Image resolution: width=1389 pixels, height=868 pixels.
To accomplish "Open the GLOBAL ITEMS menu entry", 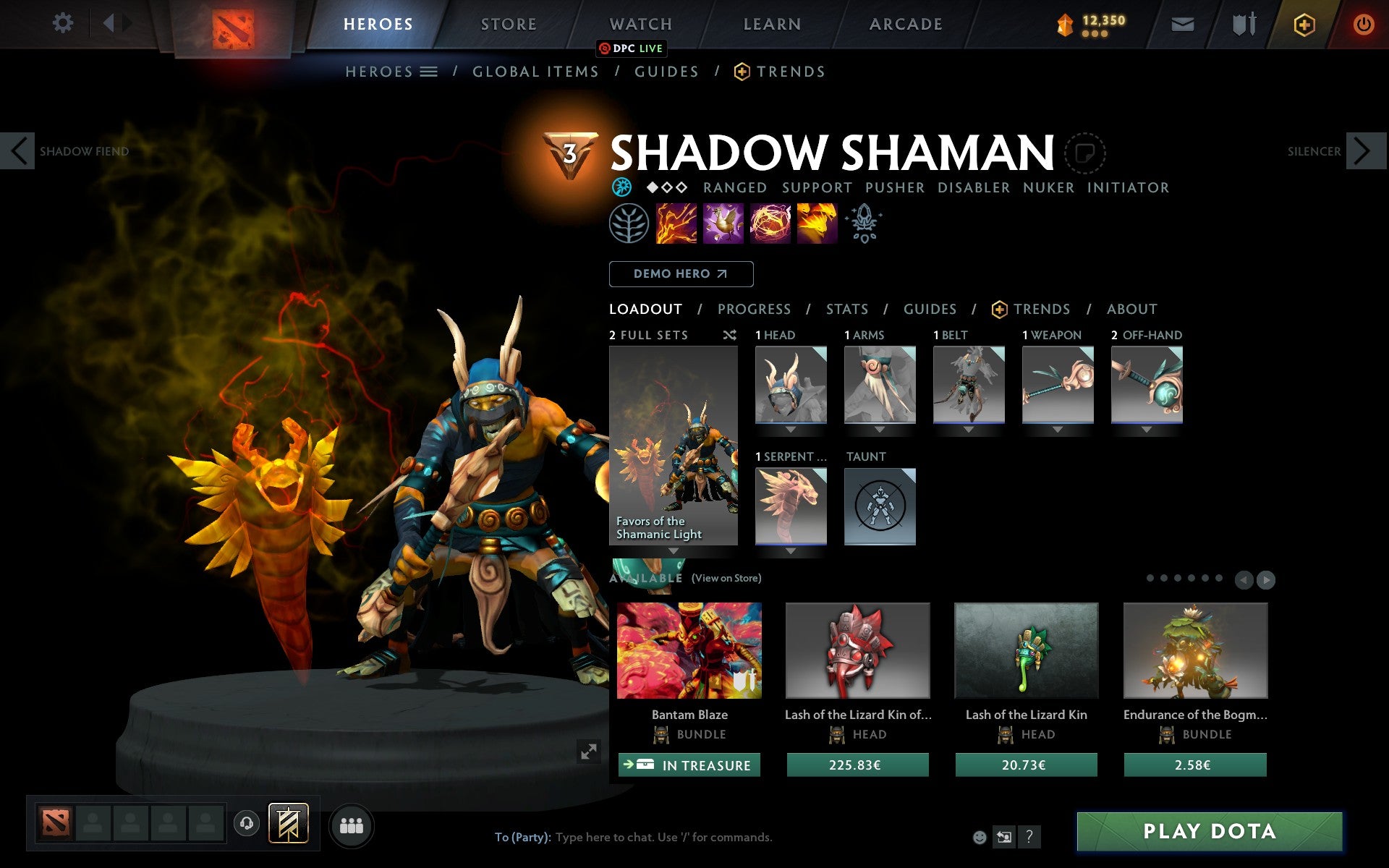I will pos(535,71).
